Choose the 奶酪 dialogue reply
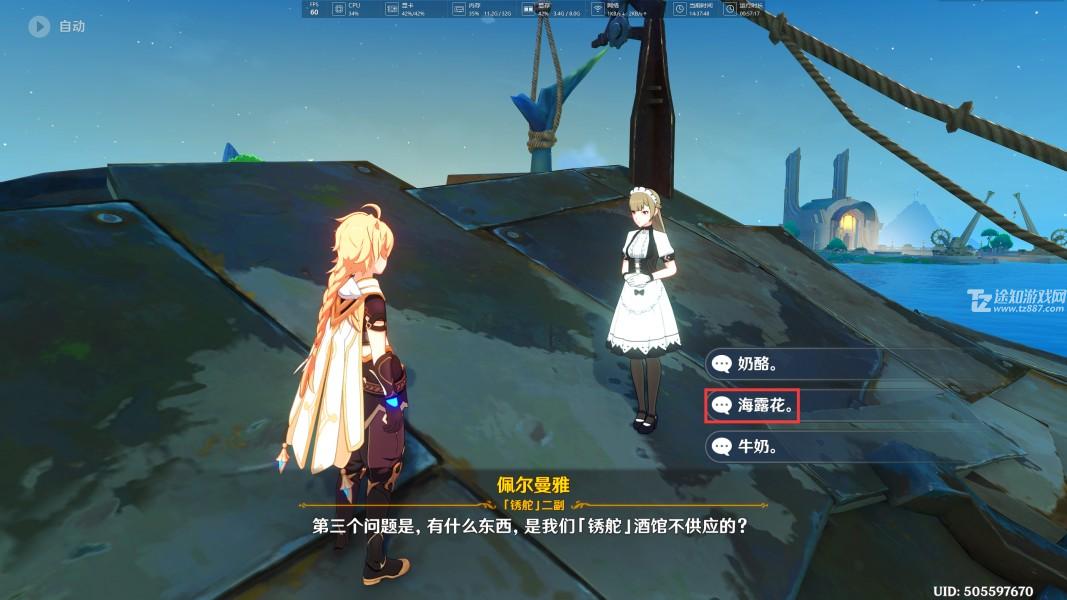Image resolution: width=1067 pixels, height=600 pixels. 760,364
